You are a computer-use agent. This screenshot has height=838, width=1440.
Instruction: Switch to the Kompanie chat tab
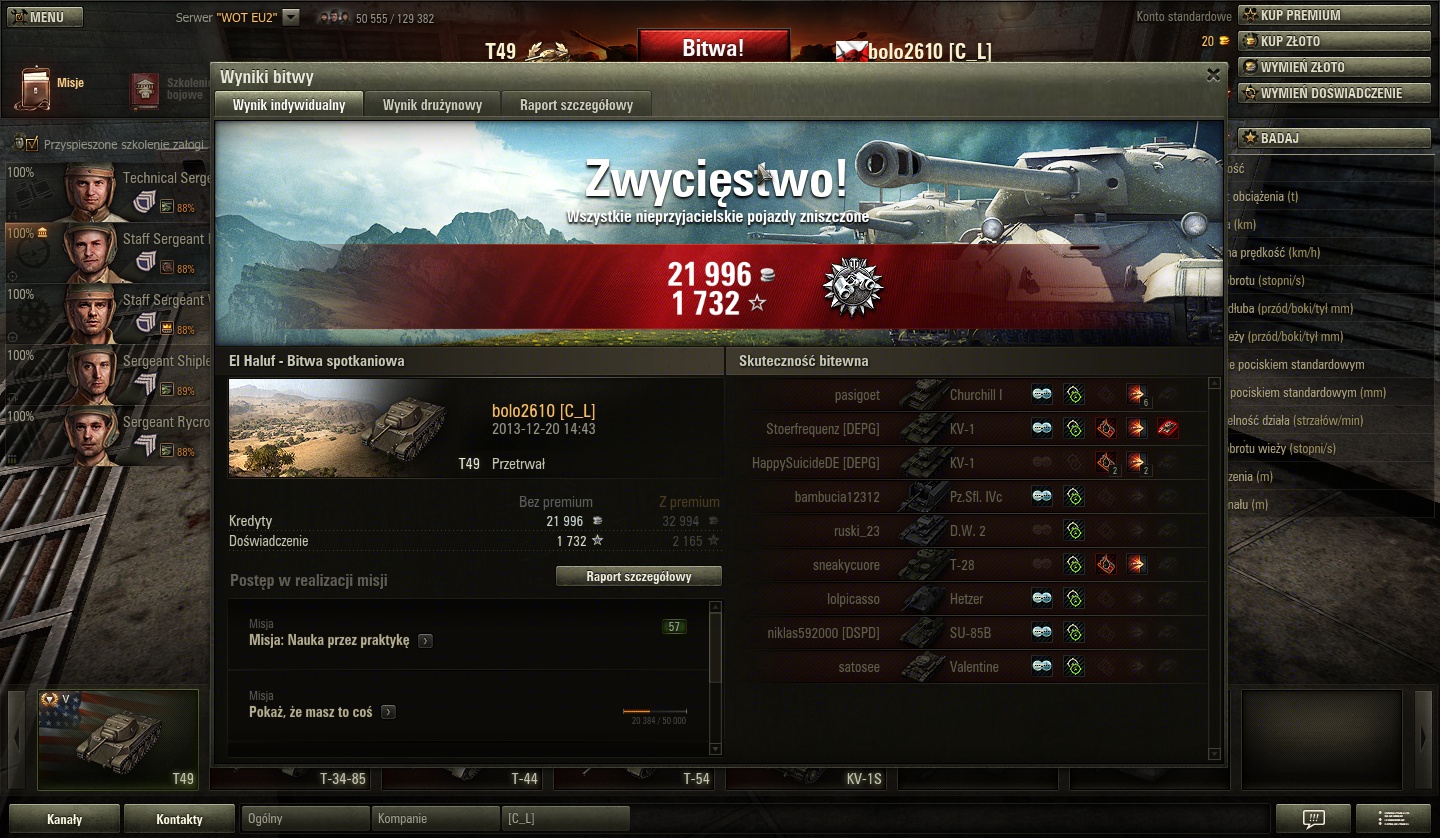(434, 819)
